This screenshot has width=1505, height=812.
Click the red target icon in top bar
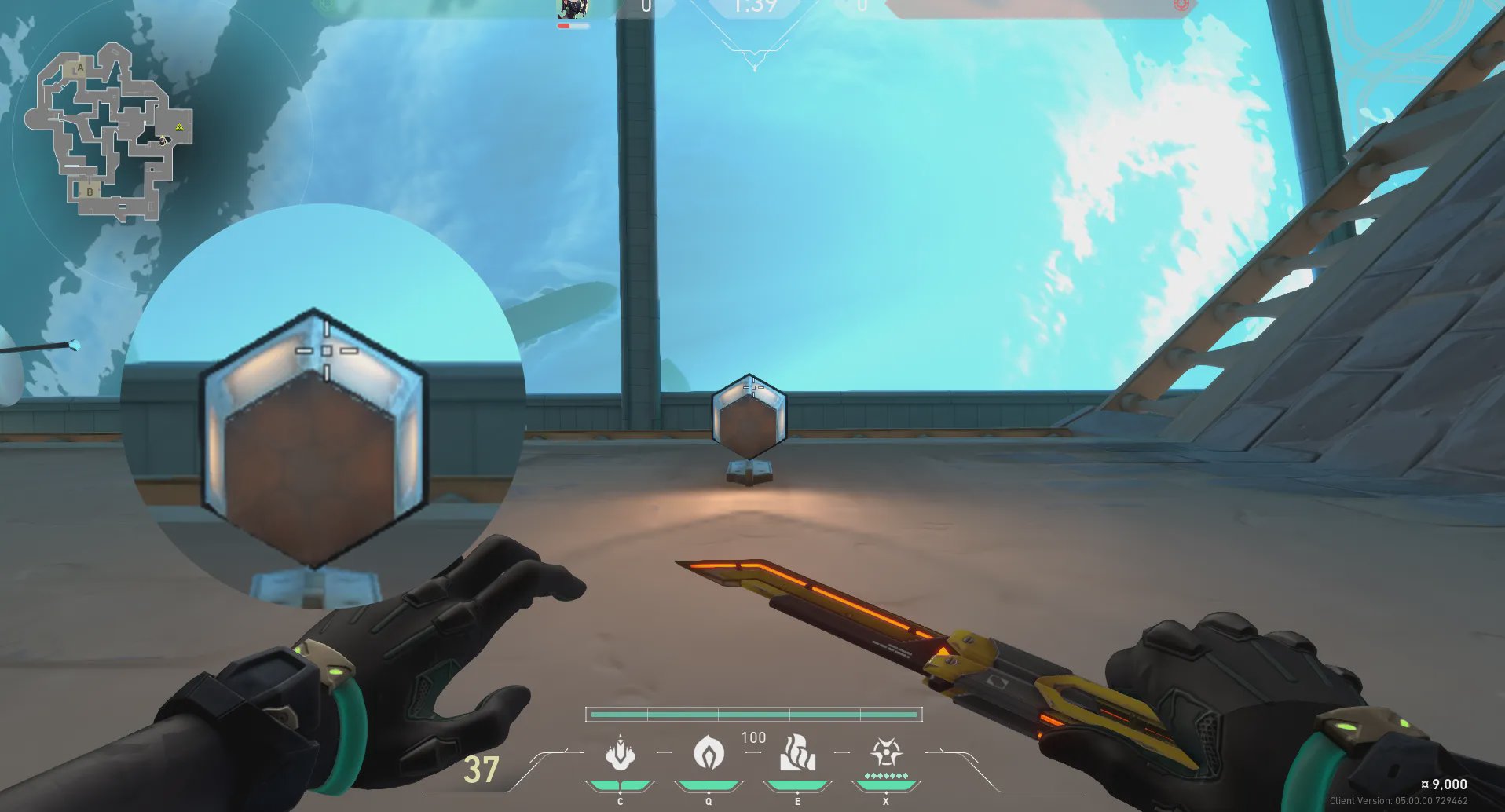[1181, 5]
